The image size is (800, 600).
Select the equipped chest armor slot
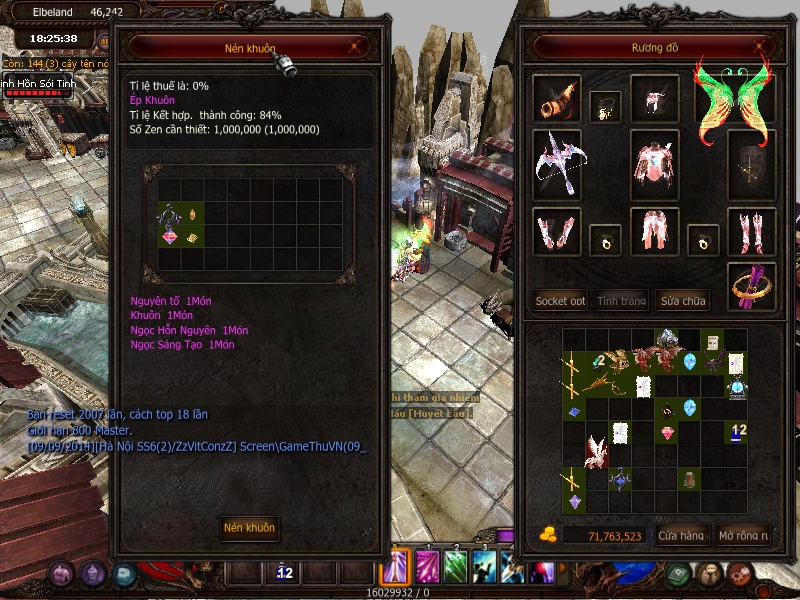655,162
